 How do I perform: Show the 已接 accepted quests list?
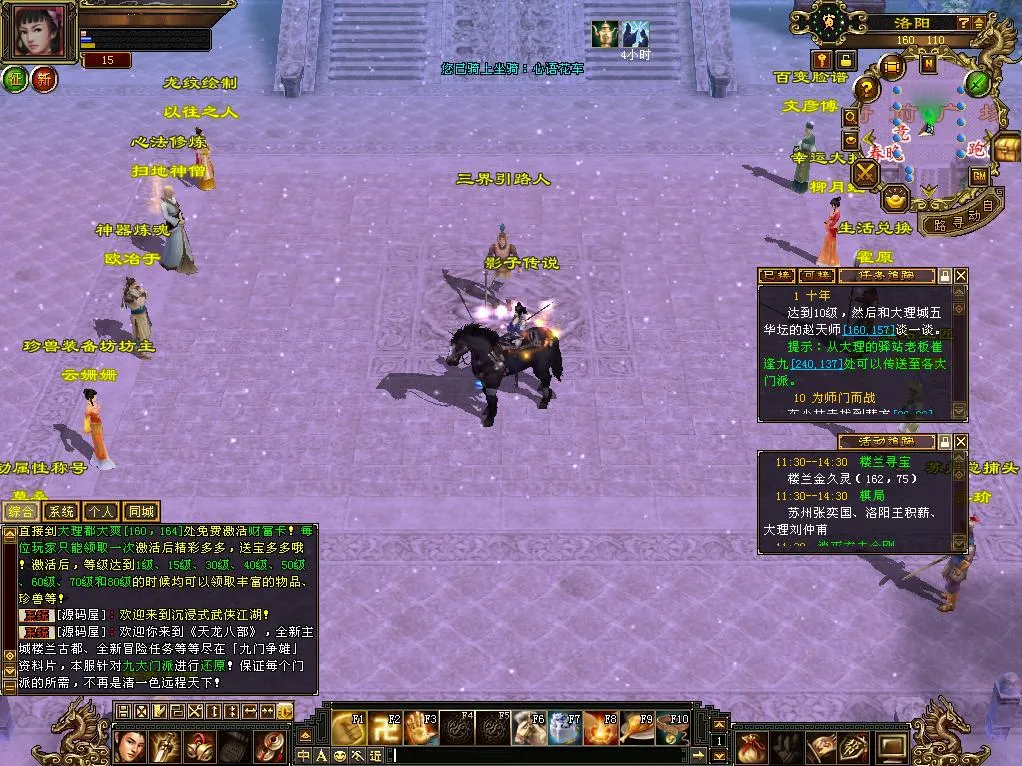coord(777,275)
